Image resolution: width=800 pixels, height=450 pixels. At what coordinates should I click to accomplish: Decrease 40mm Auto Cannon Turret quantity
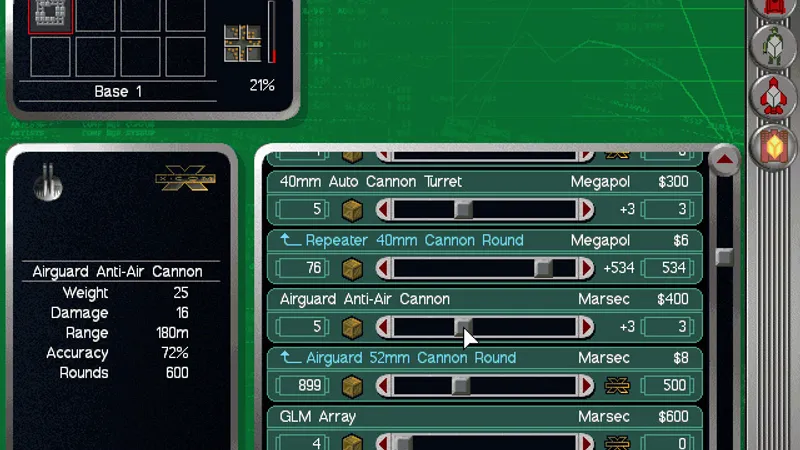(382, 210)
